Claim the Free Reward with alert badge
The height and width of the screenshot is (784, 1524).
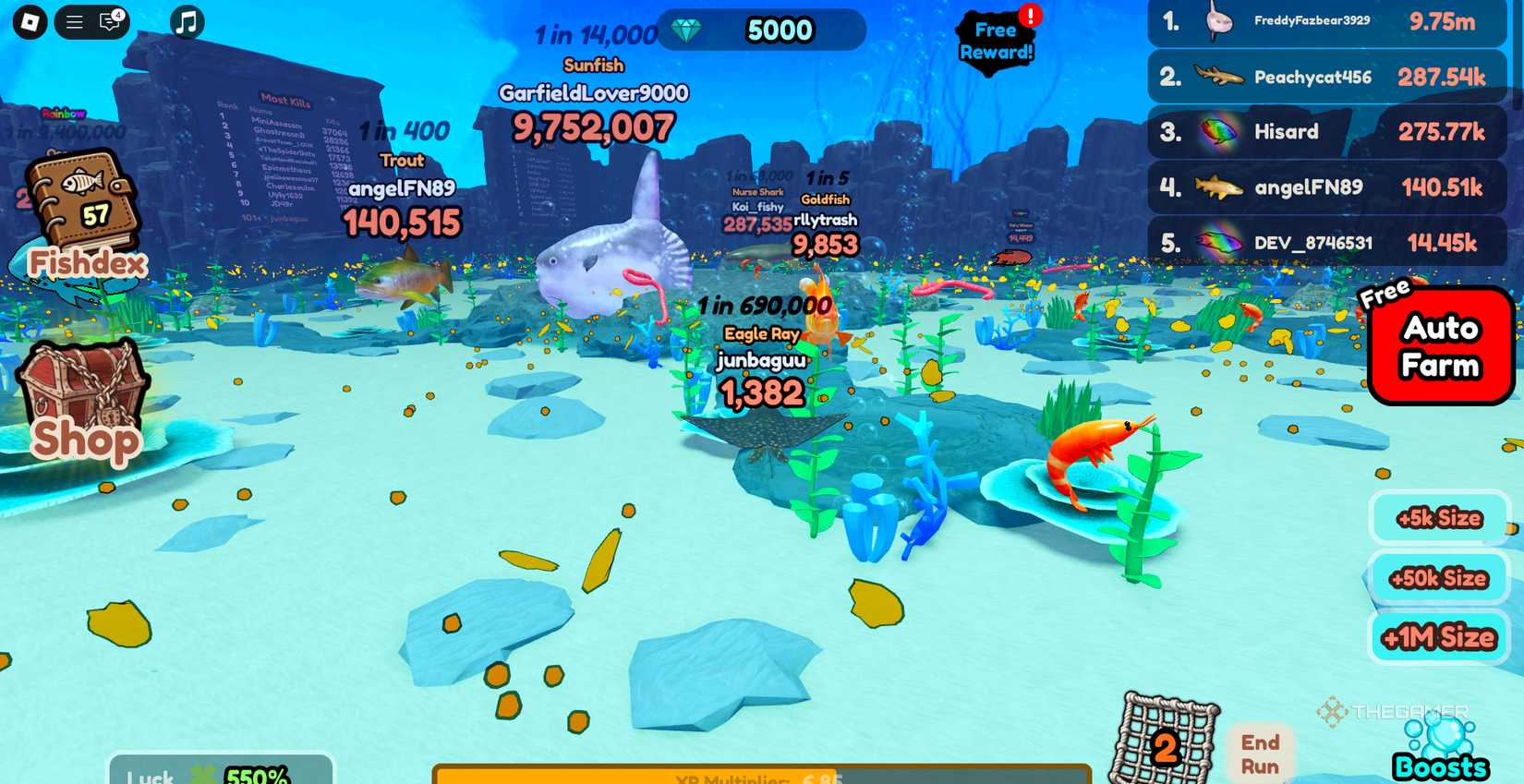click(996, 41)
